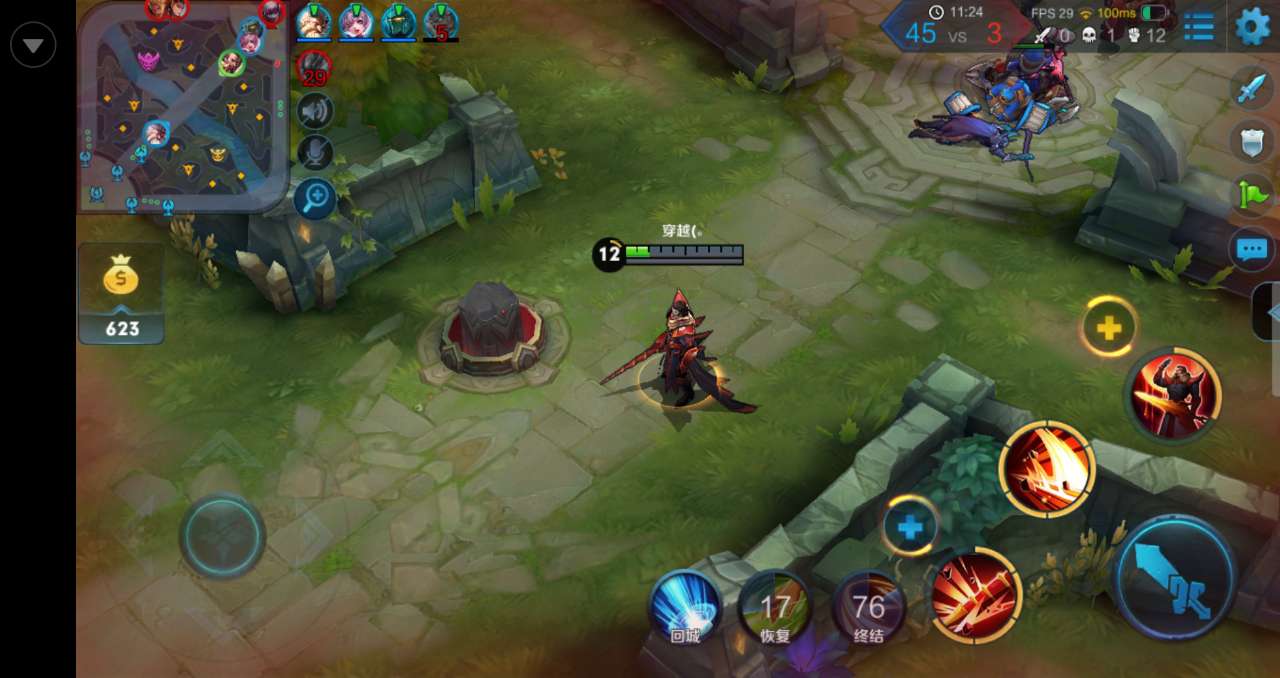Open the scoreboard list panel
The height and width of the screenshot is (678, 1280).
pyautogui.click(x=1199, y=27)
